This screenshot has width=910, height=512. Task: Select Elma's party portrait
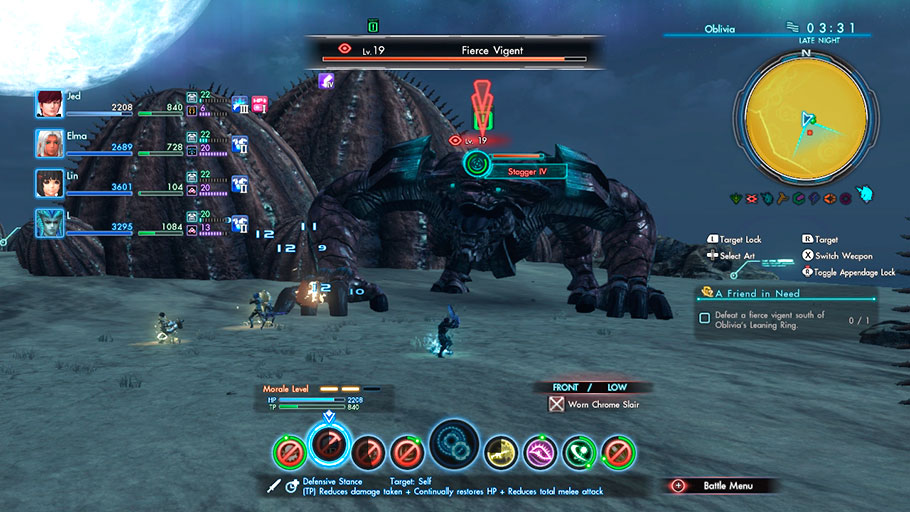pos(50,144)
